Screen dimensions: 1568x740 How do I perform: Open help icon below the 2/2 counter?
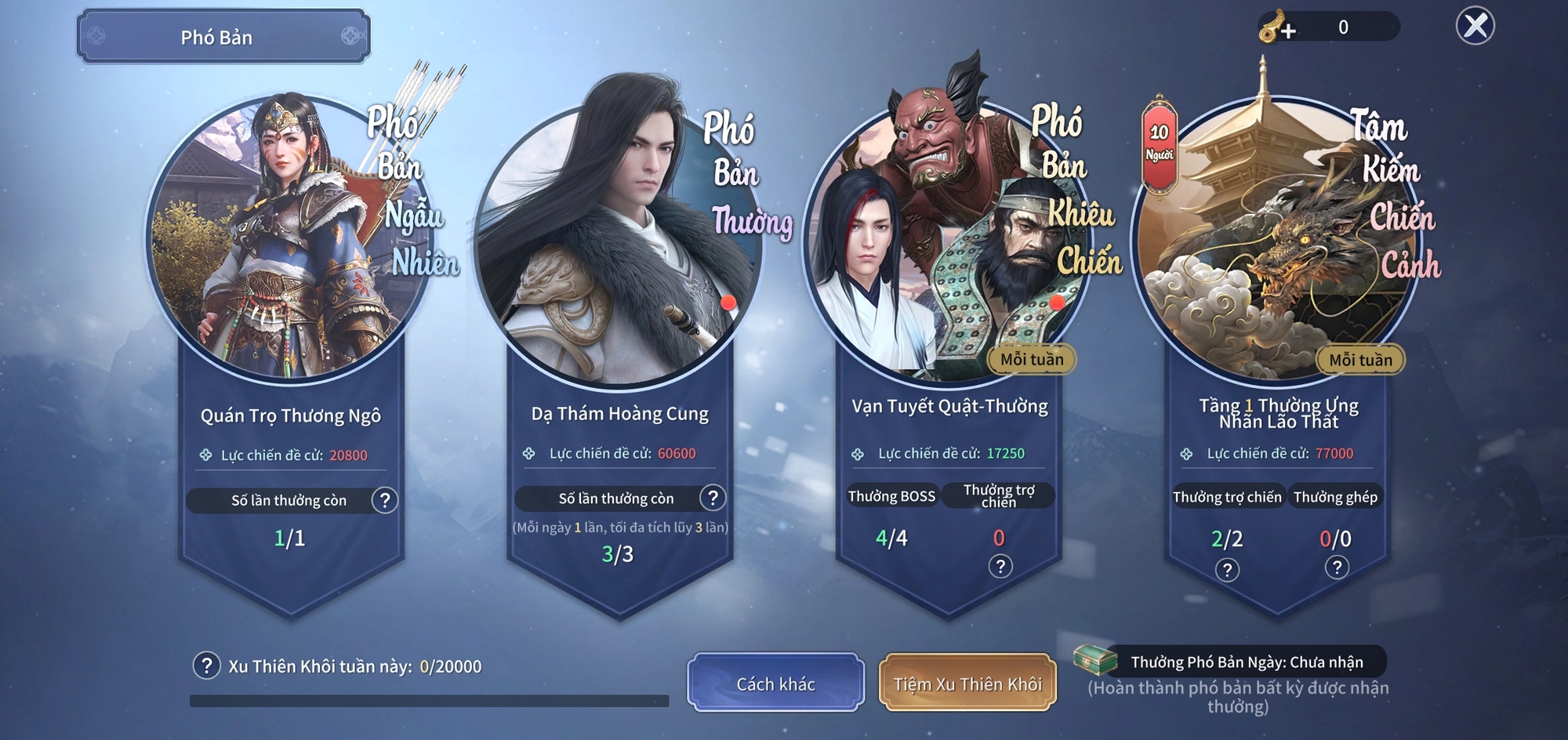point(1227,569)
